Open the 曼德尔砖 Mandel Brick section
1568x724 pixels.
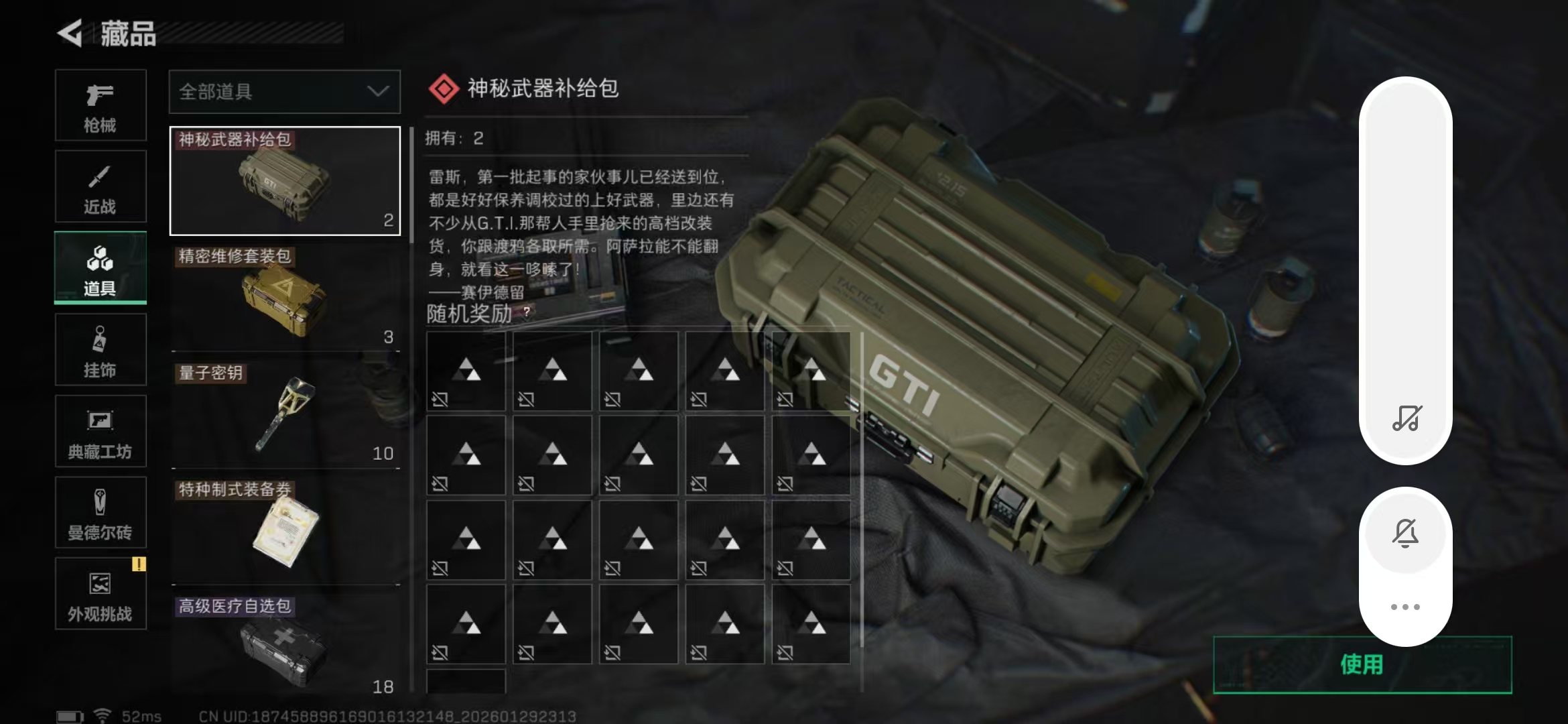click(x=101, y=513)
